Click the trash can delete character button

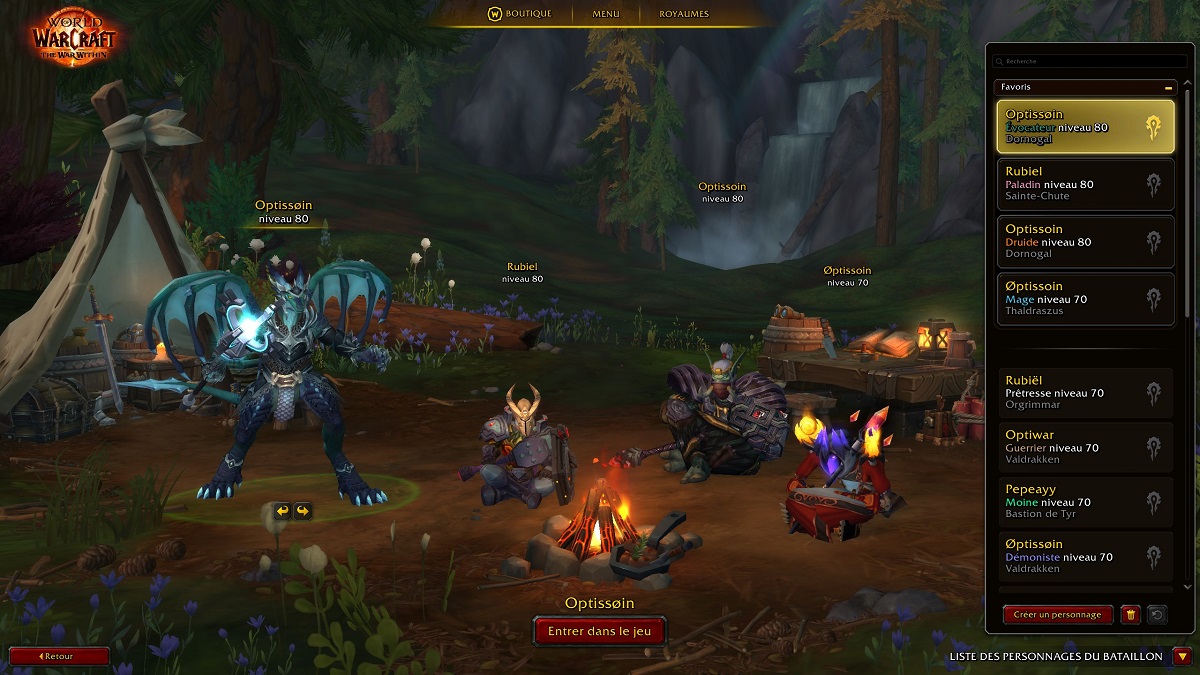(x=1130, y=615)
